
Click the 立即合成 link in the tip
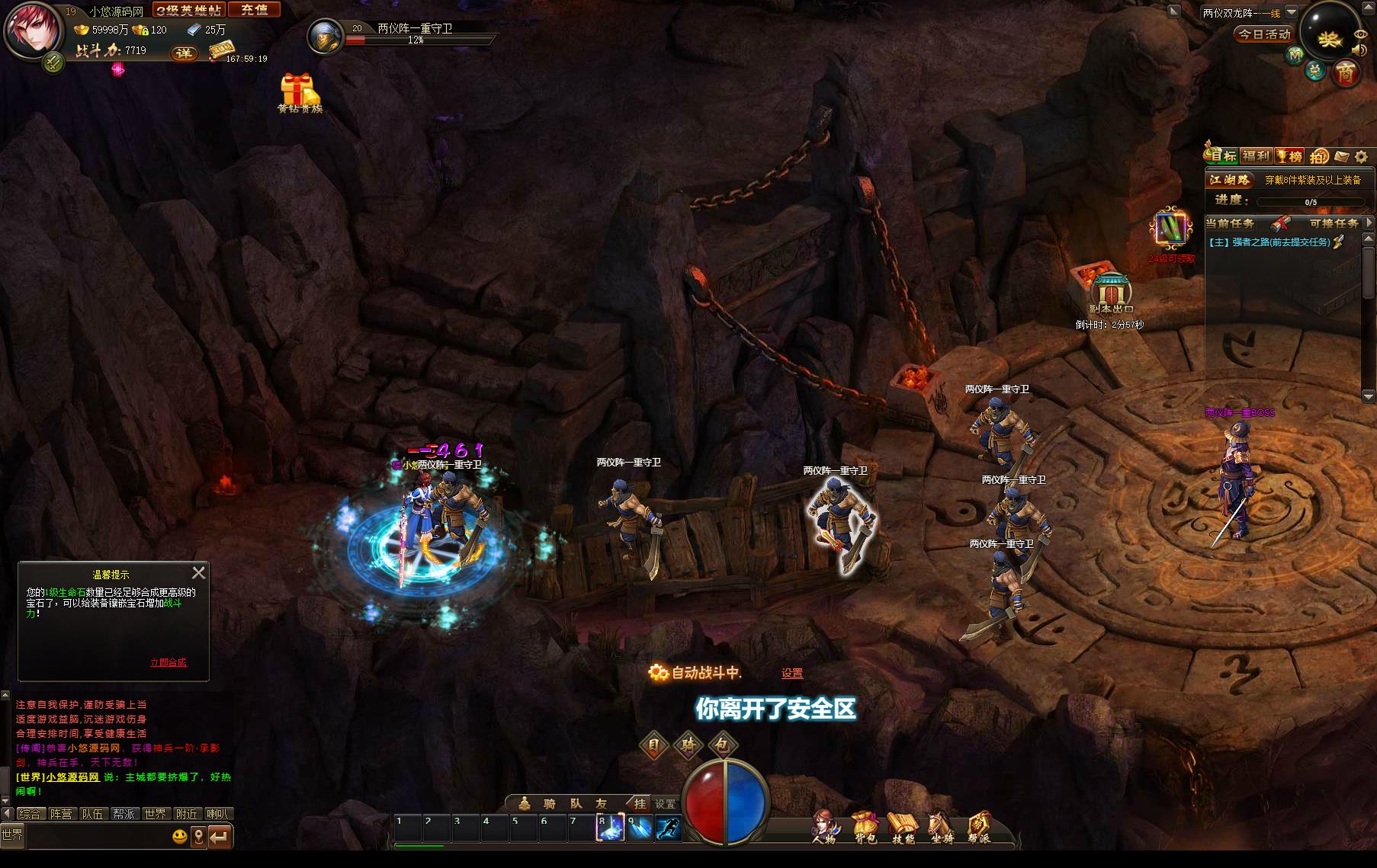click(x=168, y=662)
